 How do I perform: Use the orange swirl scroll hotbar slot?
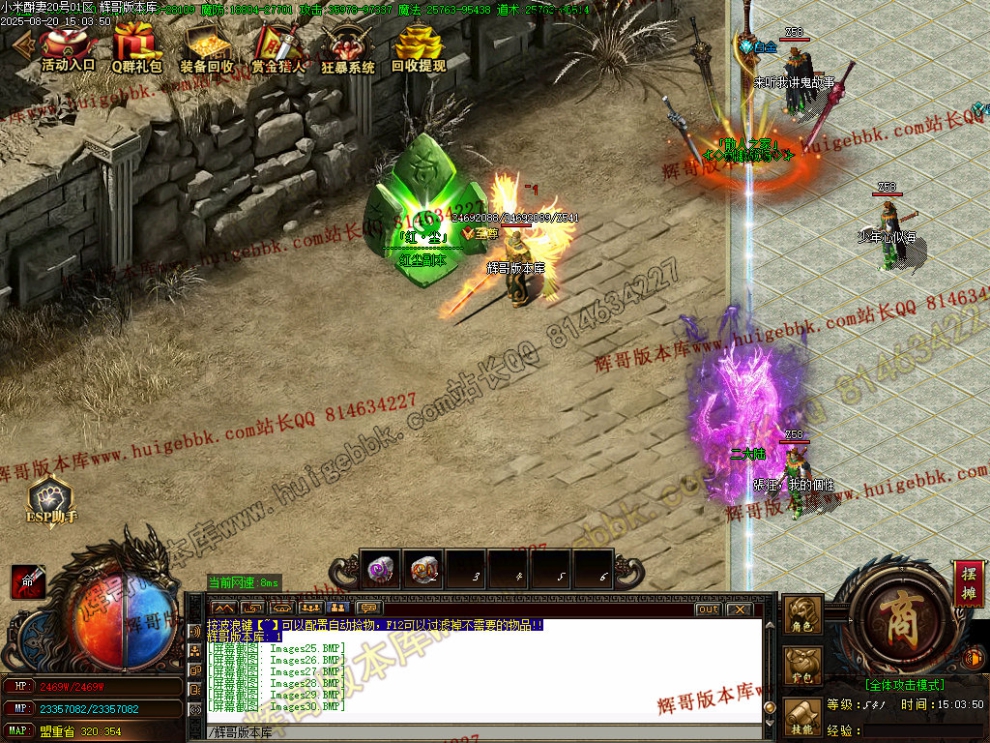pos(424,570)
